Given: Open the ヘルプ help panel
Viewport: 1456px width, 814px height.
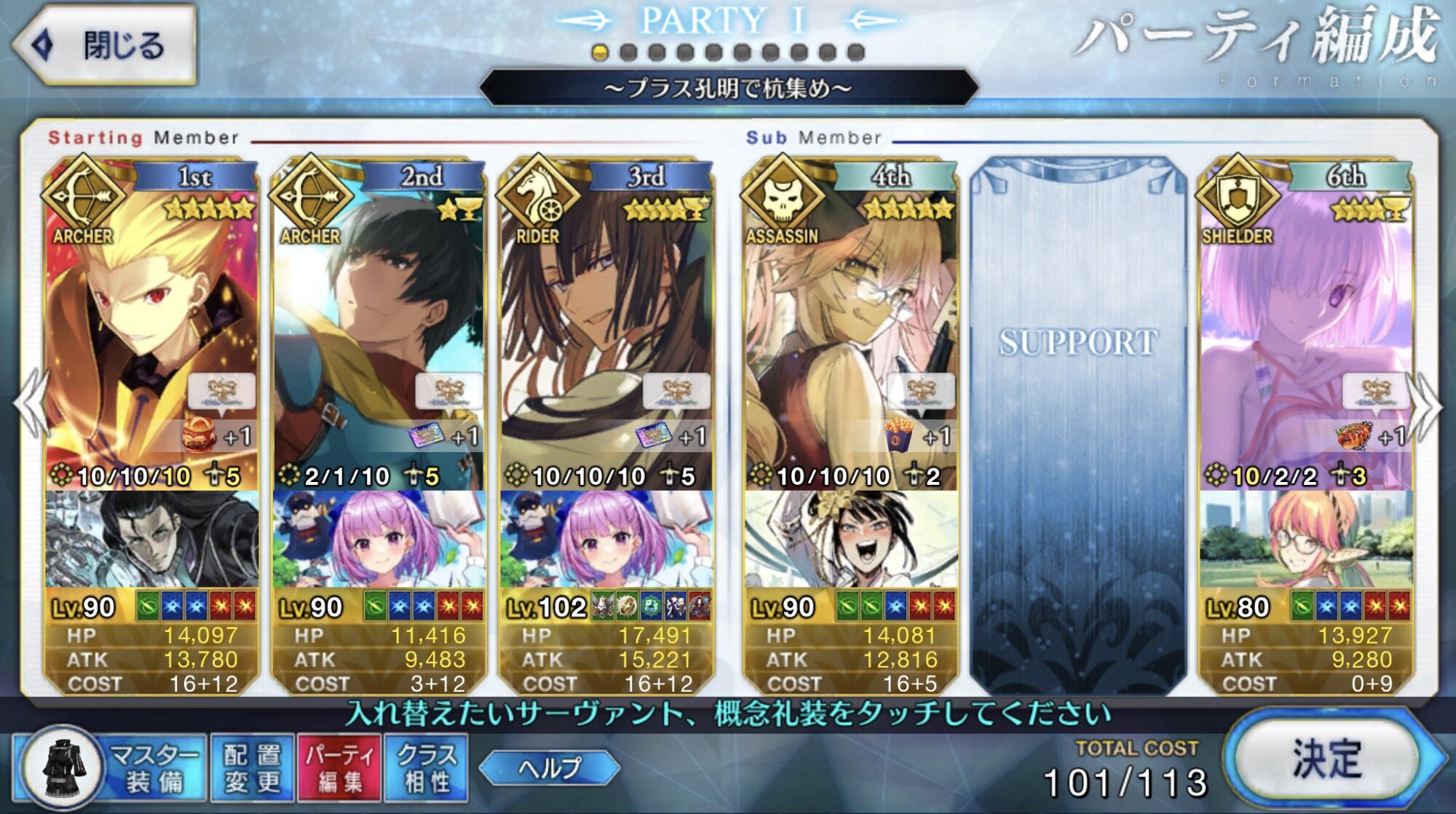Looking at the screenshot, I should pos(550,768).
